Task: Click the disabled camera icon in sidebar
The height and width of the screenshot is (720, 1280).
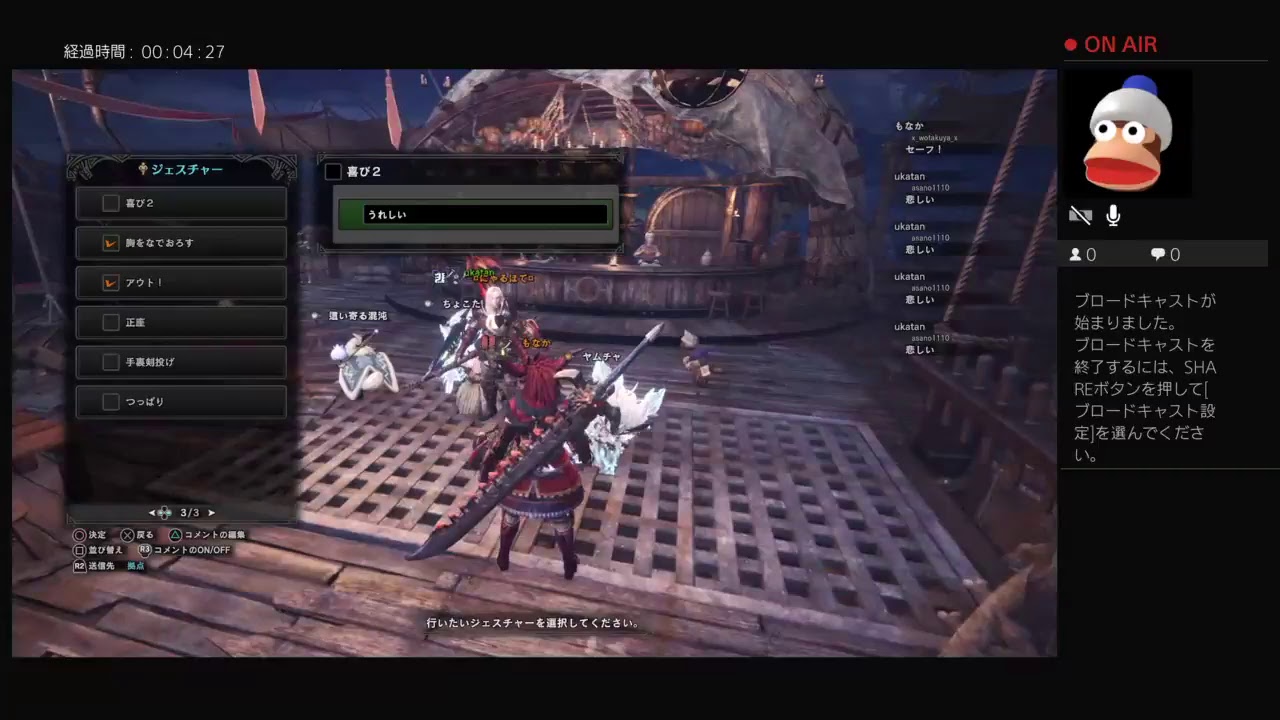Action: click(x=1080, y=214)
